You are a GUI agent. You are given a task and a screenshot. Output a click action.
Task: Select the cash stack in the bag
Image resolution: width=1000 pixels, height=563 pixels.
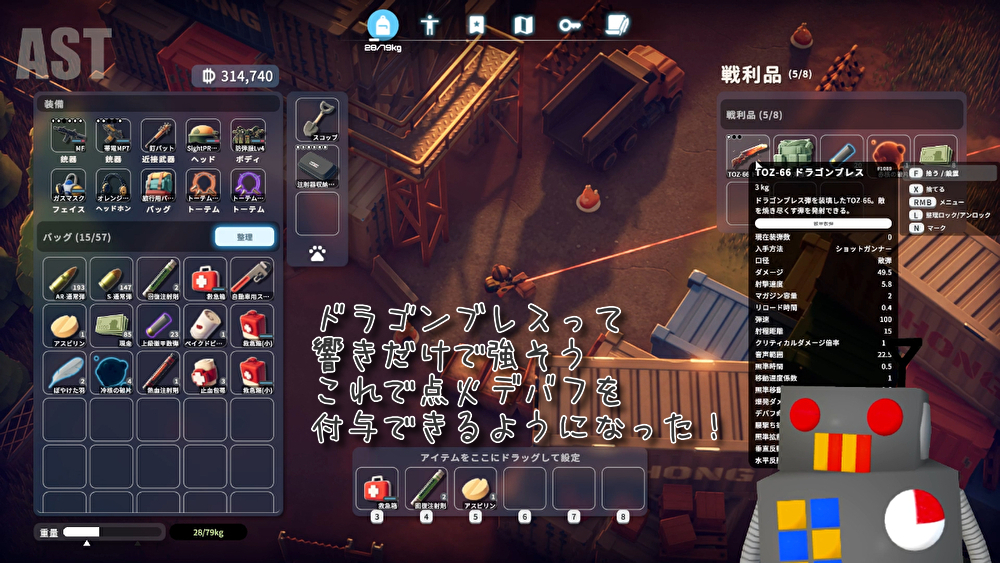pos(112,325)
